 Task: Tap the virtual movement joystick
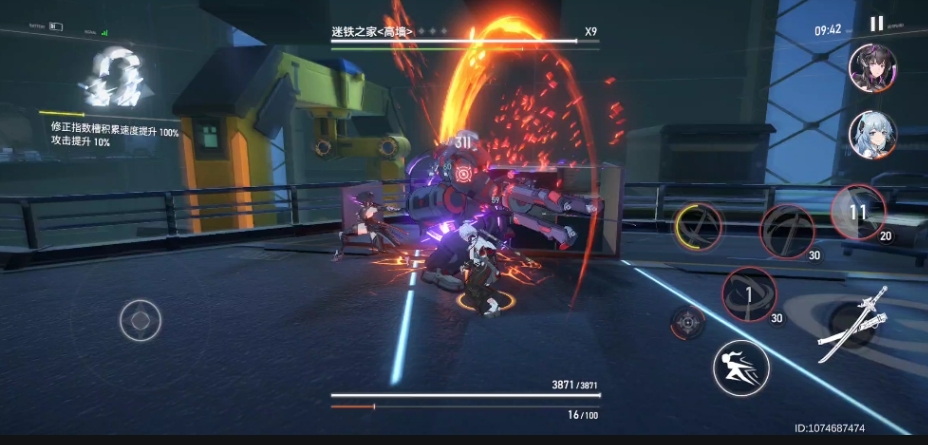click(x=140, y=321)
